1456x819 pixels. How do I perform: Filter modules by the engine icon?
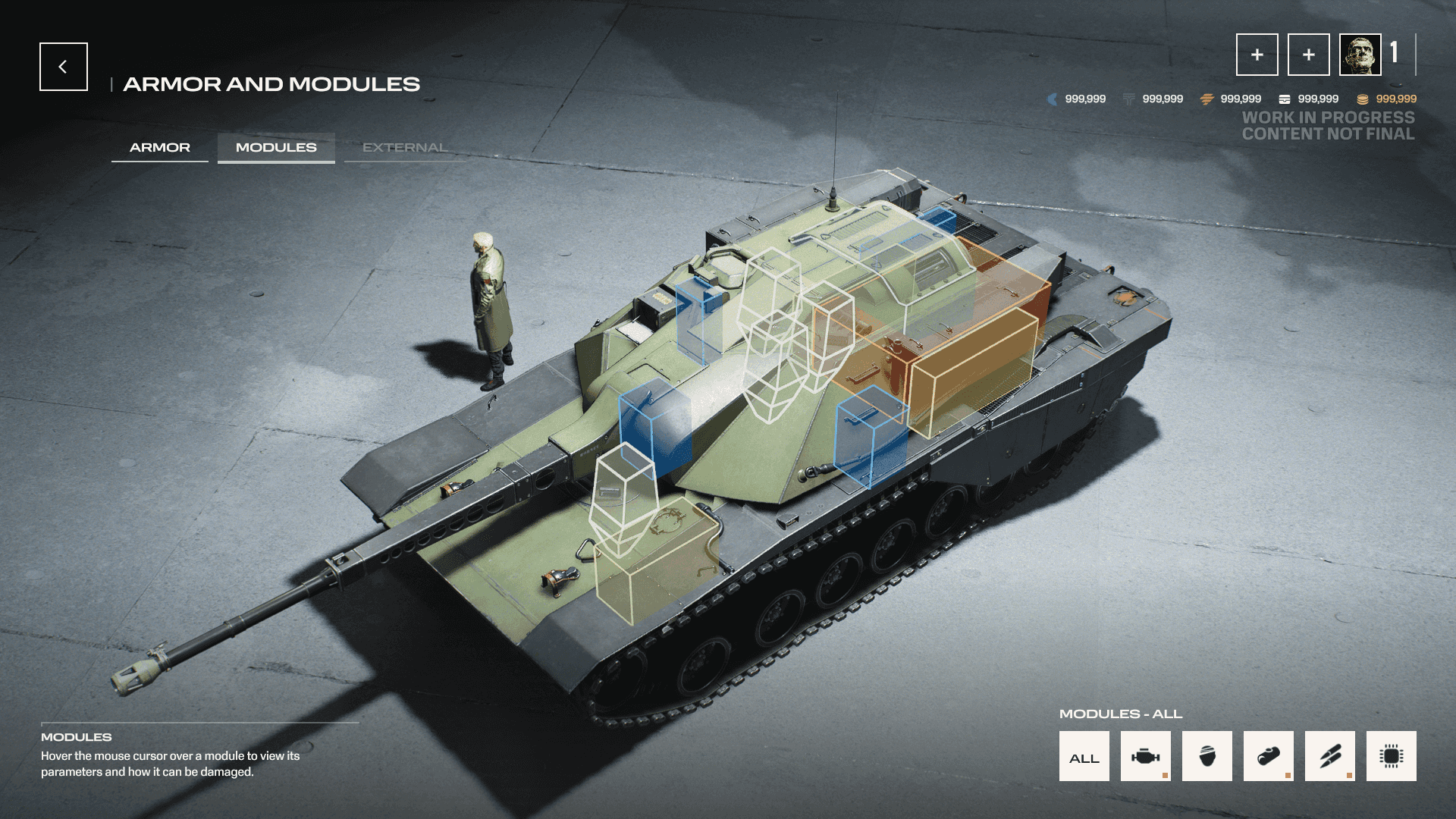pos(1146,756)
